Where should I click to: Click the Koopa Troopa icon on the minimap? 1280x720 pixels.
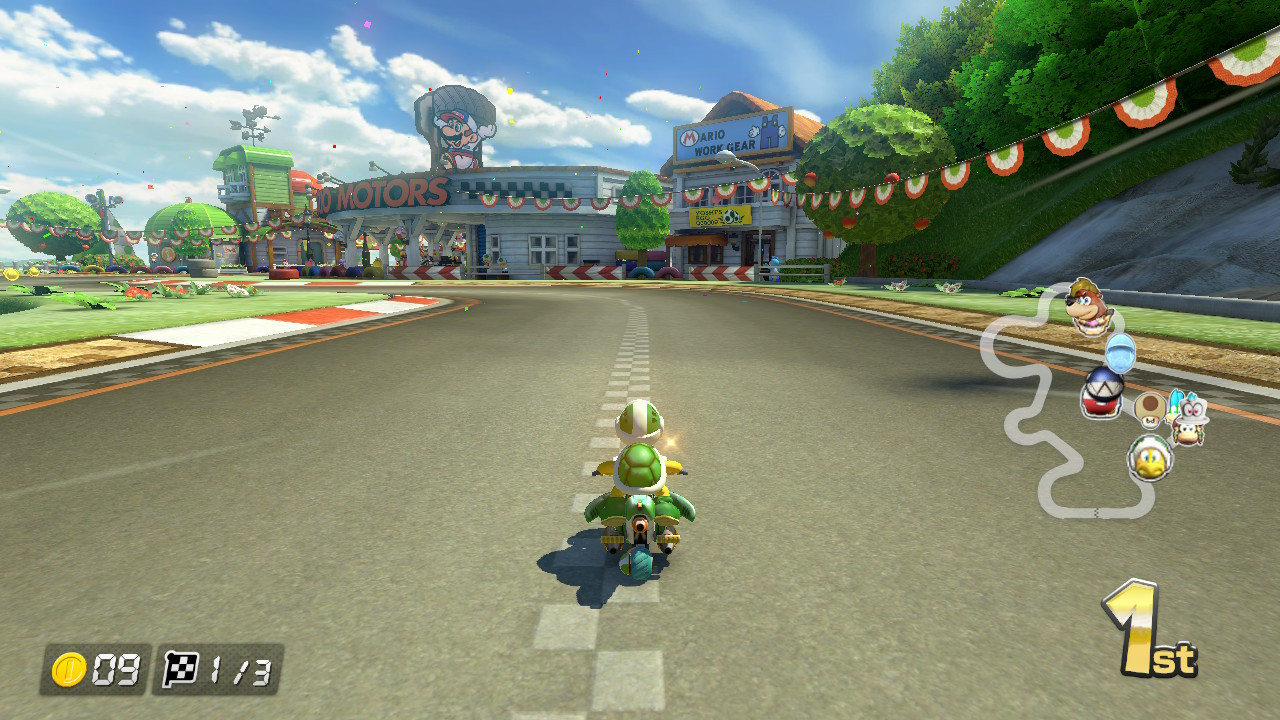(1151, 457)
